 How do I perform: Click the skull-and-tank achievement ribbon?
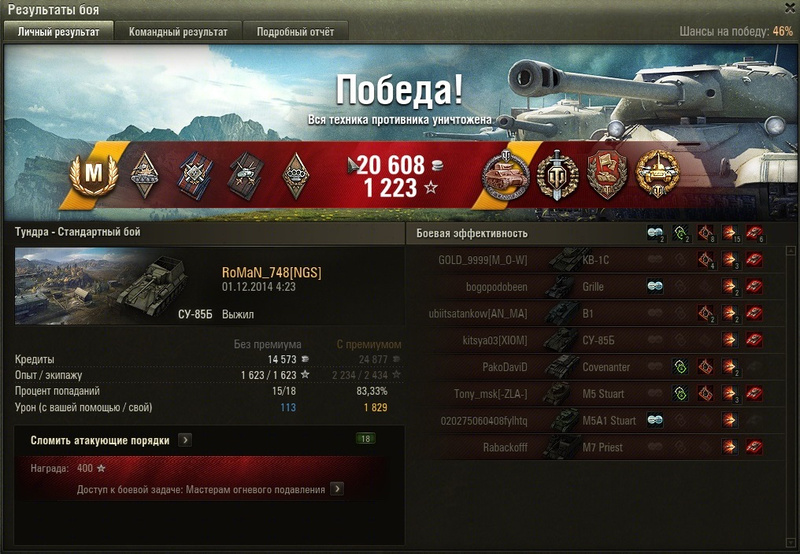(x=246, y=176)
